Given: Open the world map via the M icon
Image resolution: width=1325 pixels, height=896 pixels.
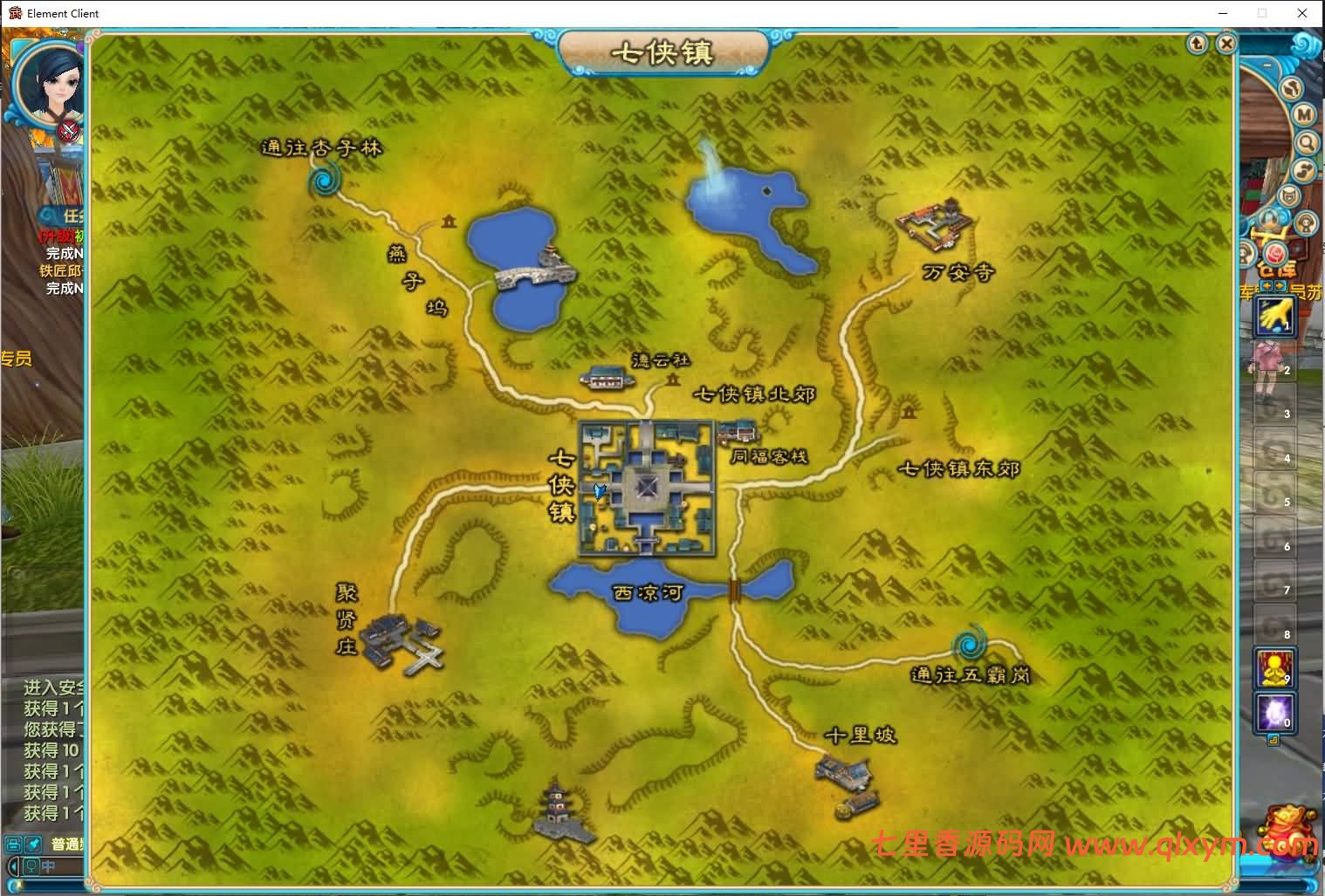Looking at the screenshot, I should (x=1302, y=114).
